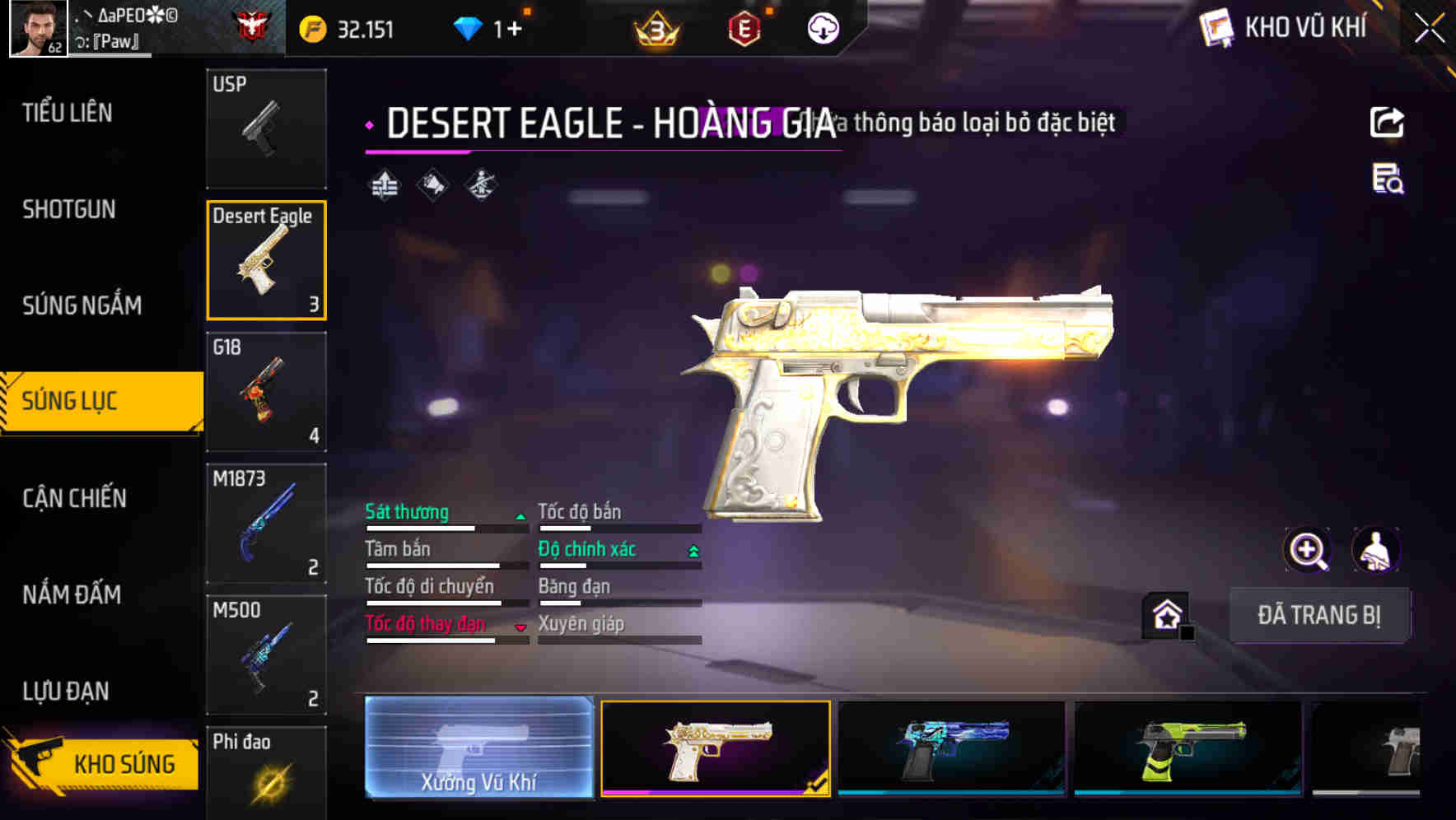Open the document search icon
The image size is (1456, 820).
[x=1388, y=179]
